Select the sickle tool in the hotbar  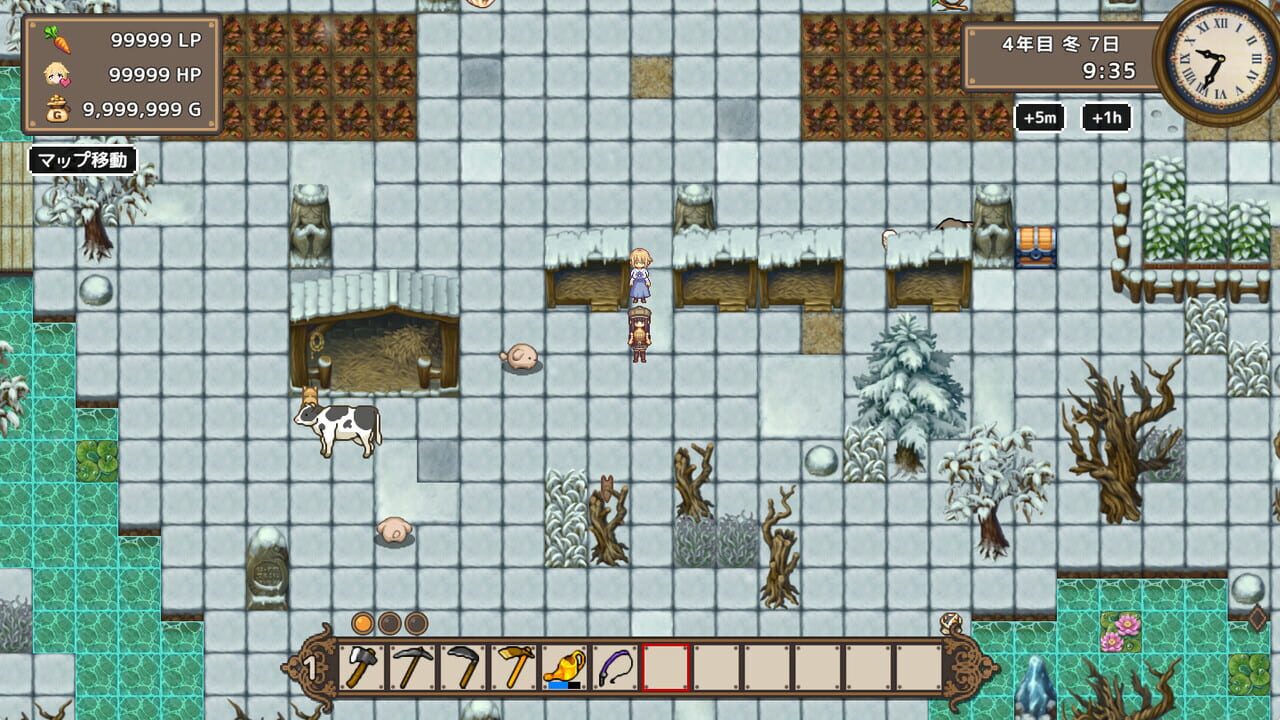coord(461,665)
